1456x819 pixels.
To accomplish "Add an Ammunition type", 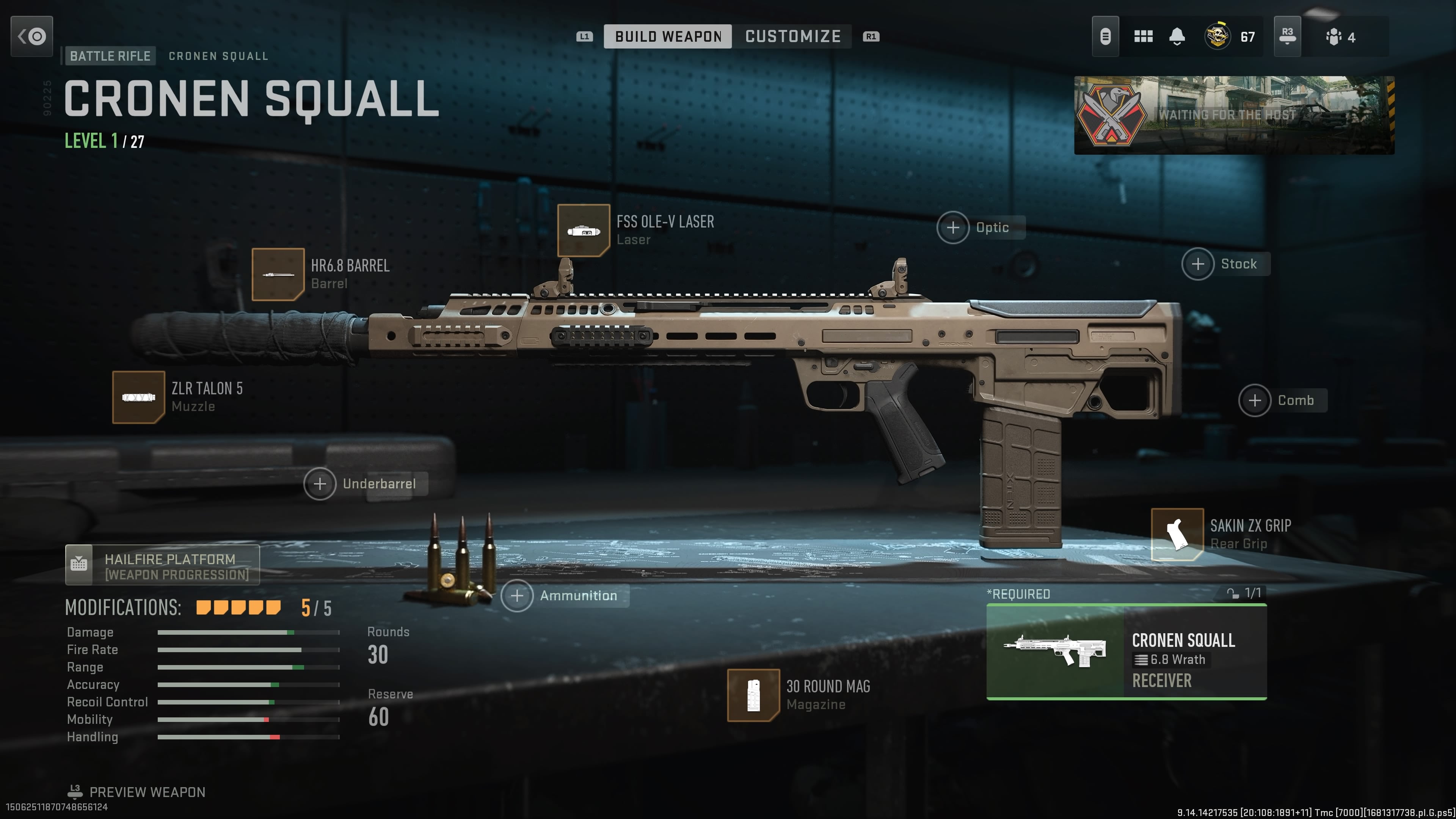I will tap(518, 596).
